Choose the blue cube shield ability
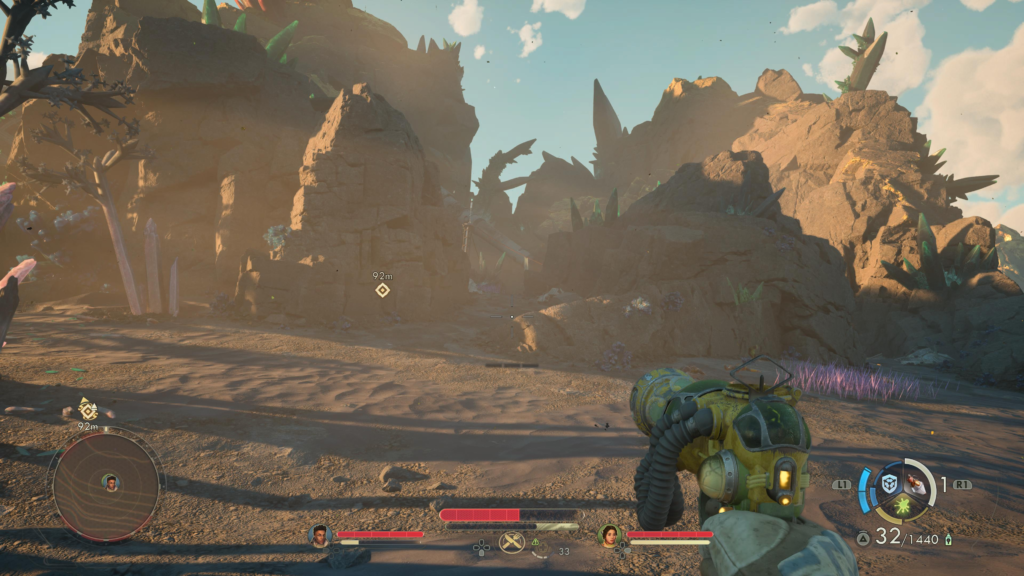1024x576 pixels. click(889, 484)
